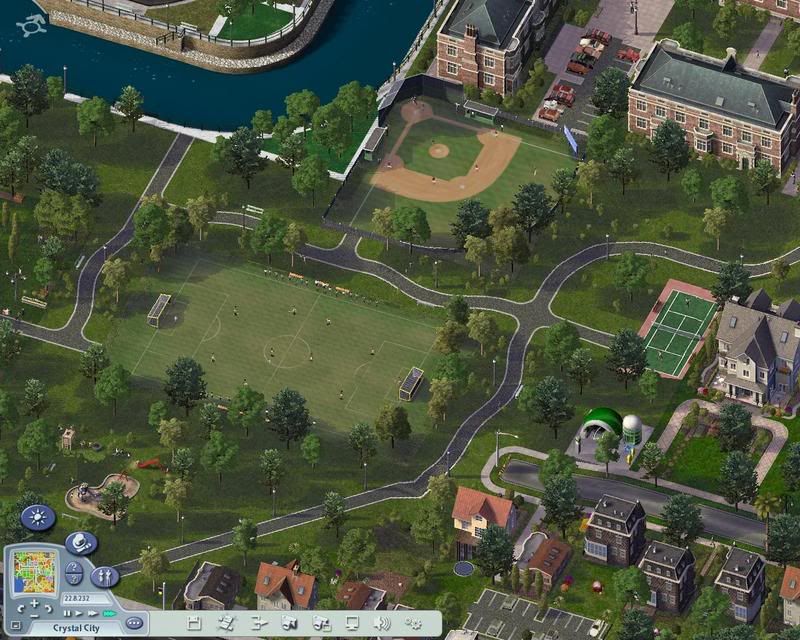Image resolution: width=800 pixels, height=640 pixels.
Task: Open the sun-icon Mayor mode button
Action: point(38,518)
